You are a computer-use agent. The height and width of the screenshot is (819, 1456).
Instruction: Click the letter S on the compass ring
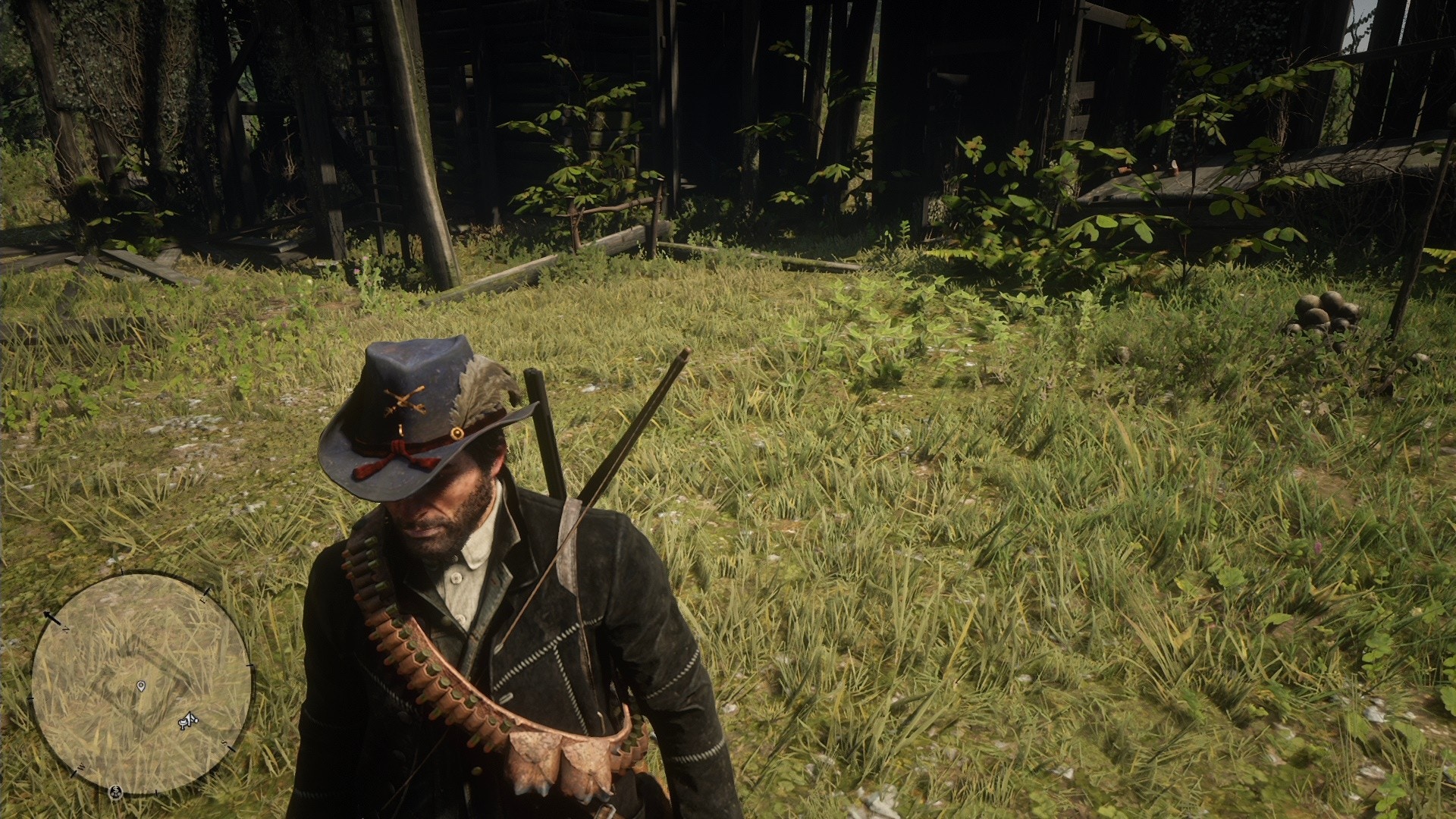pos(225,743)
